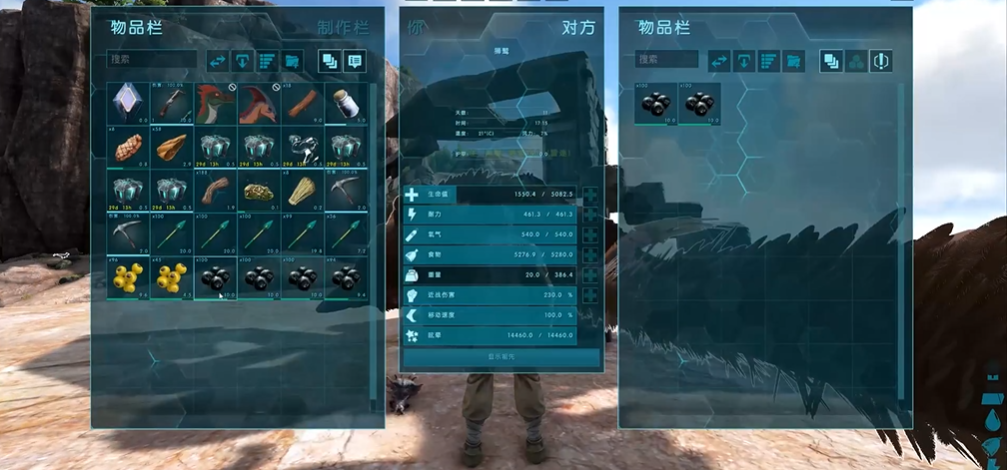
Task: Click the plus button beside 生命值 health
Action: click(x=591, y=194)
